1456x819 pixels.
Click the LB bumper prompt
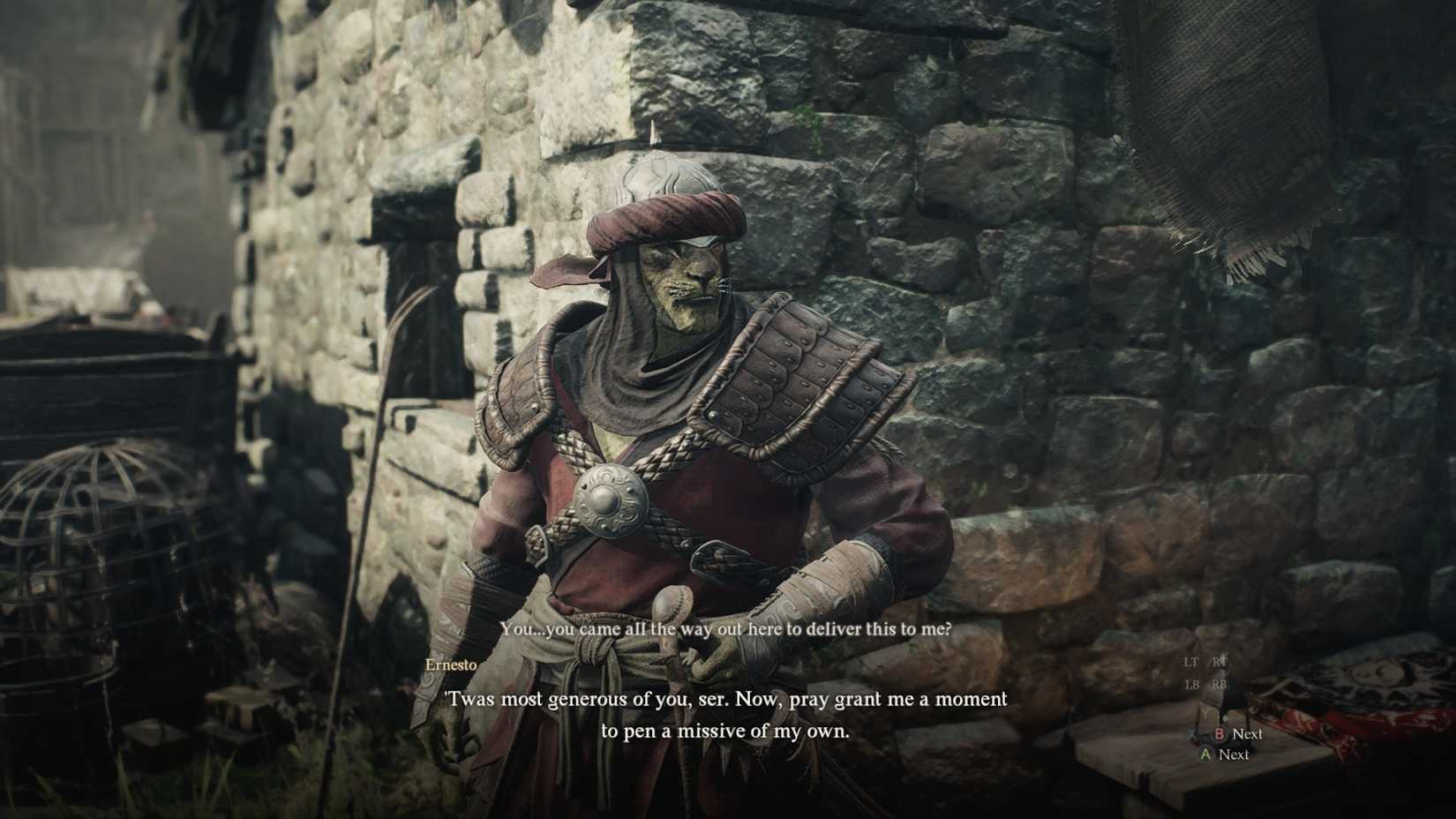point(1193,684)
